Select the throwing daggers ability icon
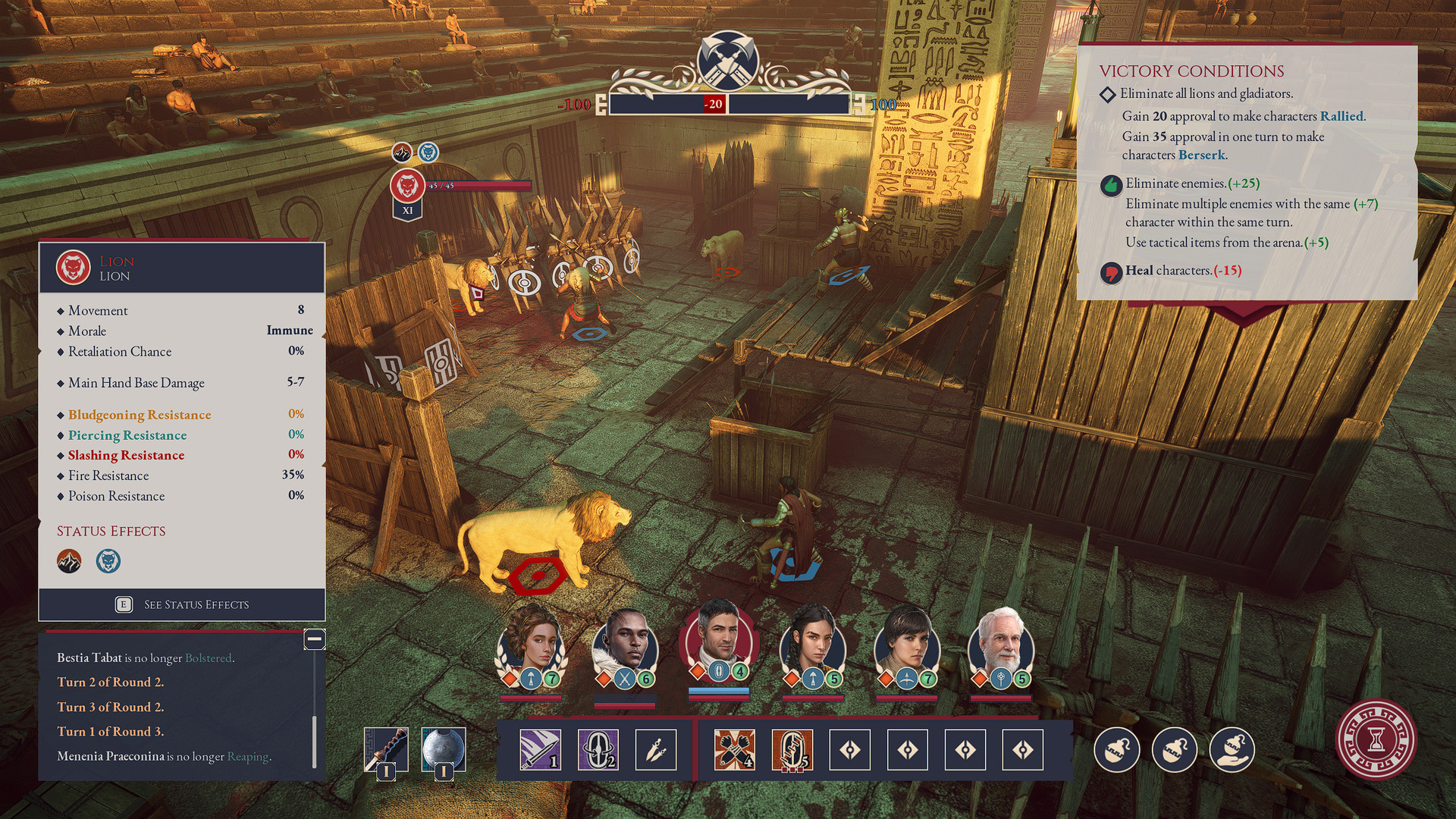1456x819 pixels. click(655, 750)
